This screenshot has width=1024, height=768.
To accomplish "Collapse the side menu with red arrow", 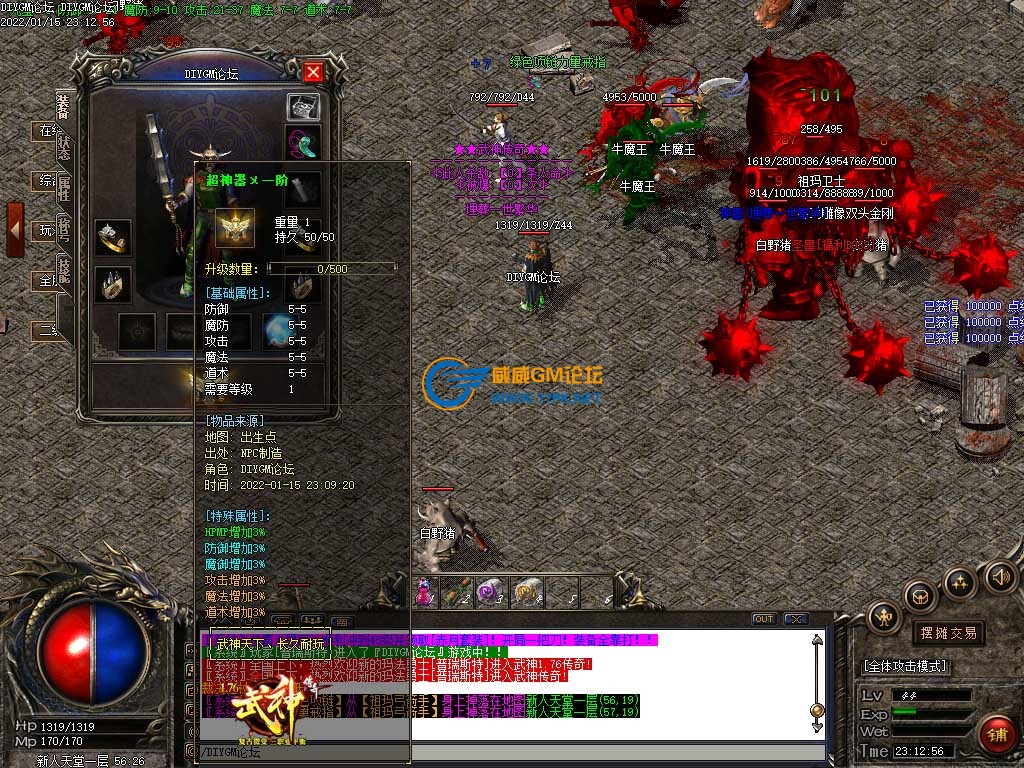I will (x=15, y=229).
